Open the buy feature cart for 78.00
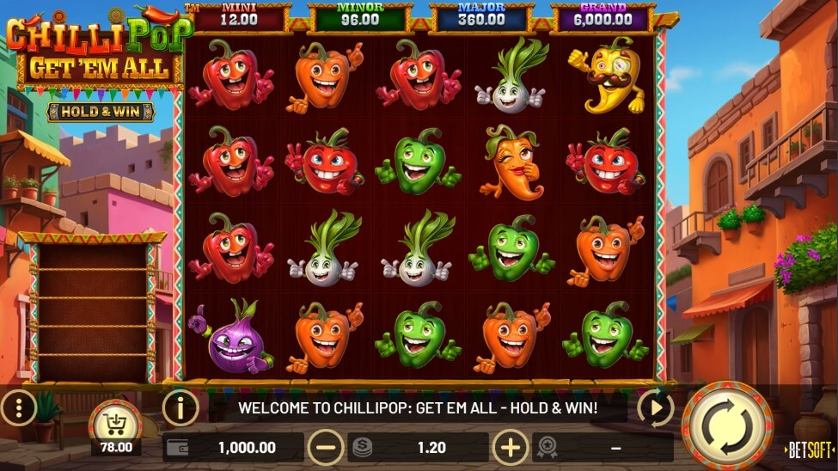 116,425
